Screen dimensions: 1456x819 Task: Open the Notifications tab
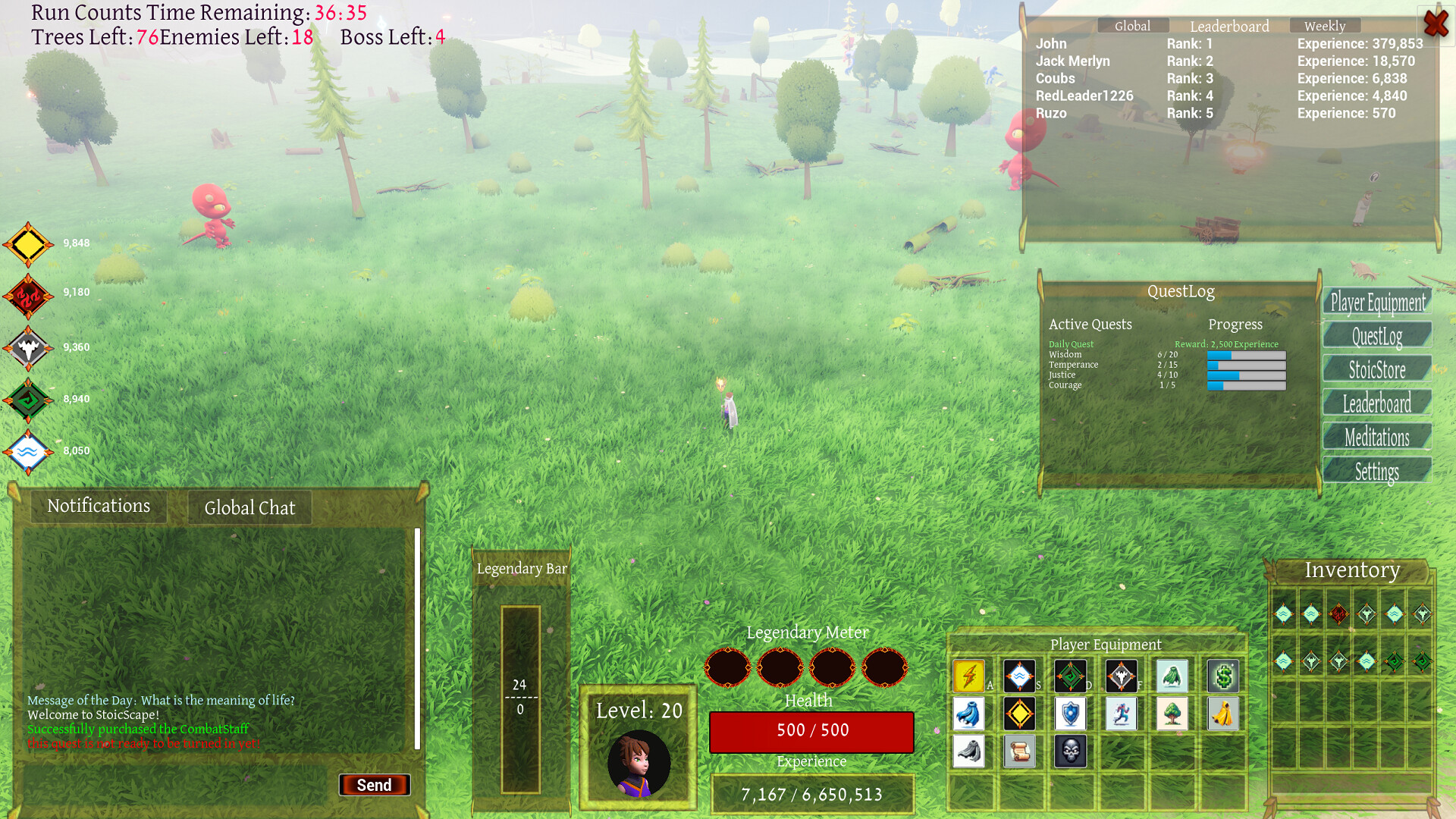tap(99, 506)
